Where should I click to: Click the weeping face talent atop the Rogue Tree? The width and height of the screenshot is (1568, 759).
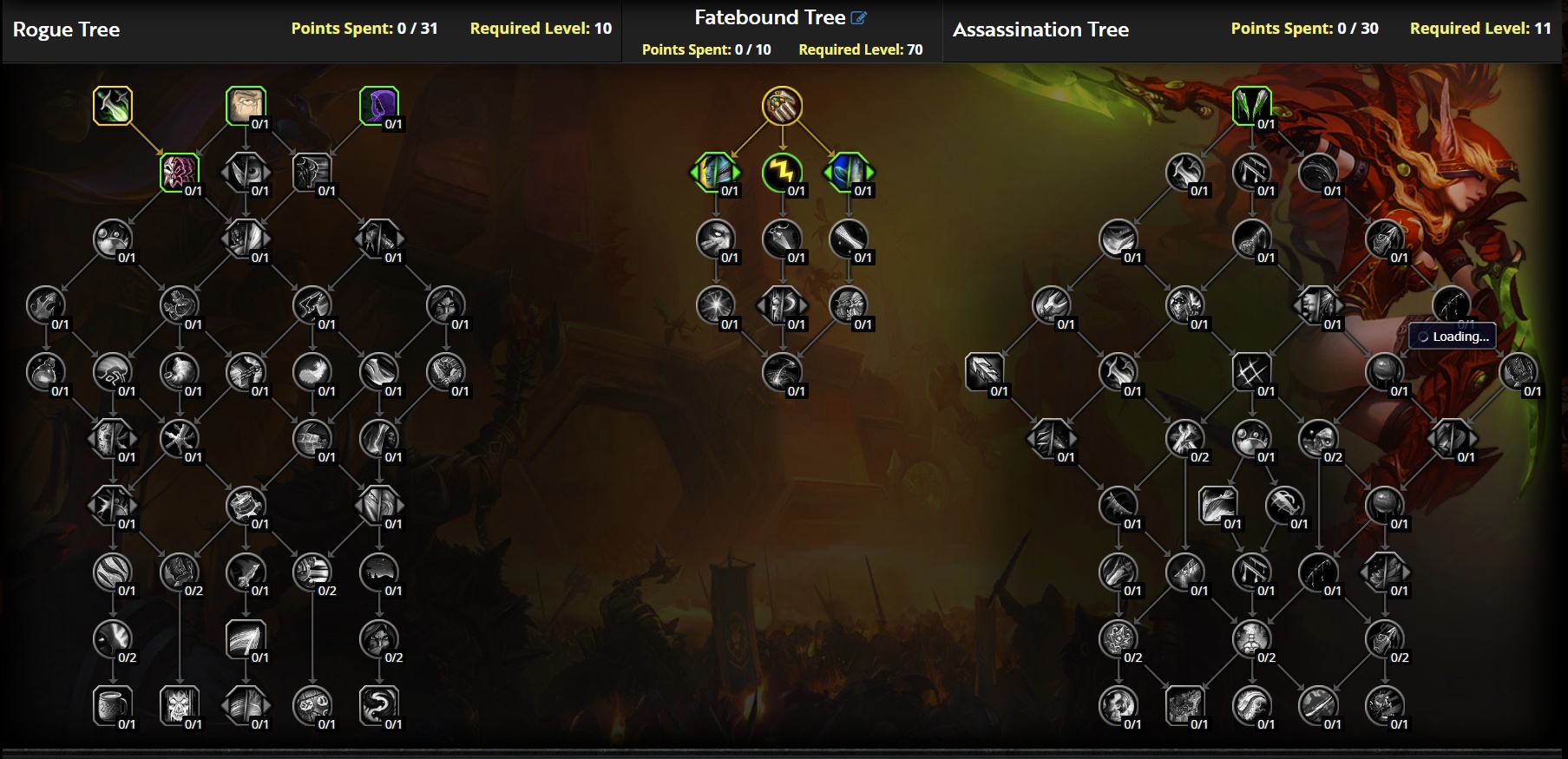point(246,107)
